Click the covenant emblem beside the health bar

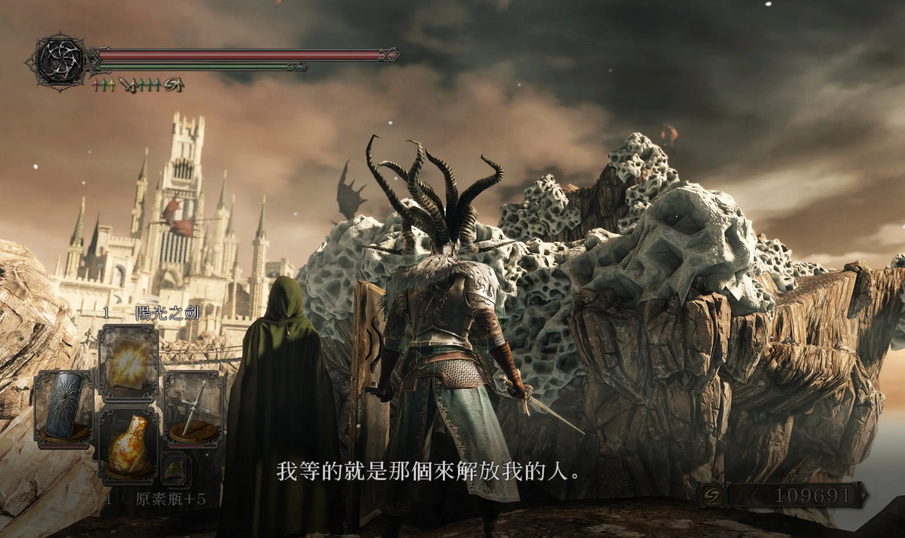(x=60, y=60)
